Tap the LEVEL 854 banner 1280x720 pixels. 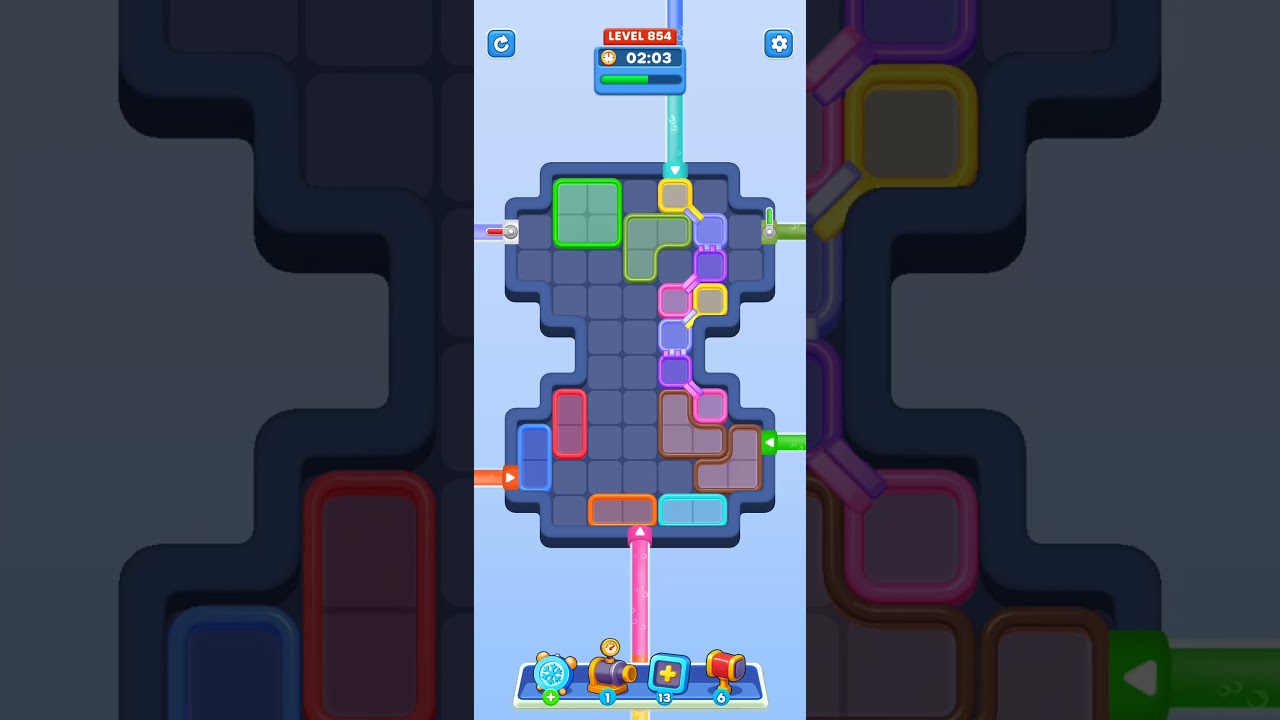(639, 35)
